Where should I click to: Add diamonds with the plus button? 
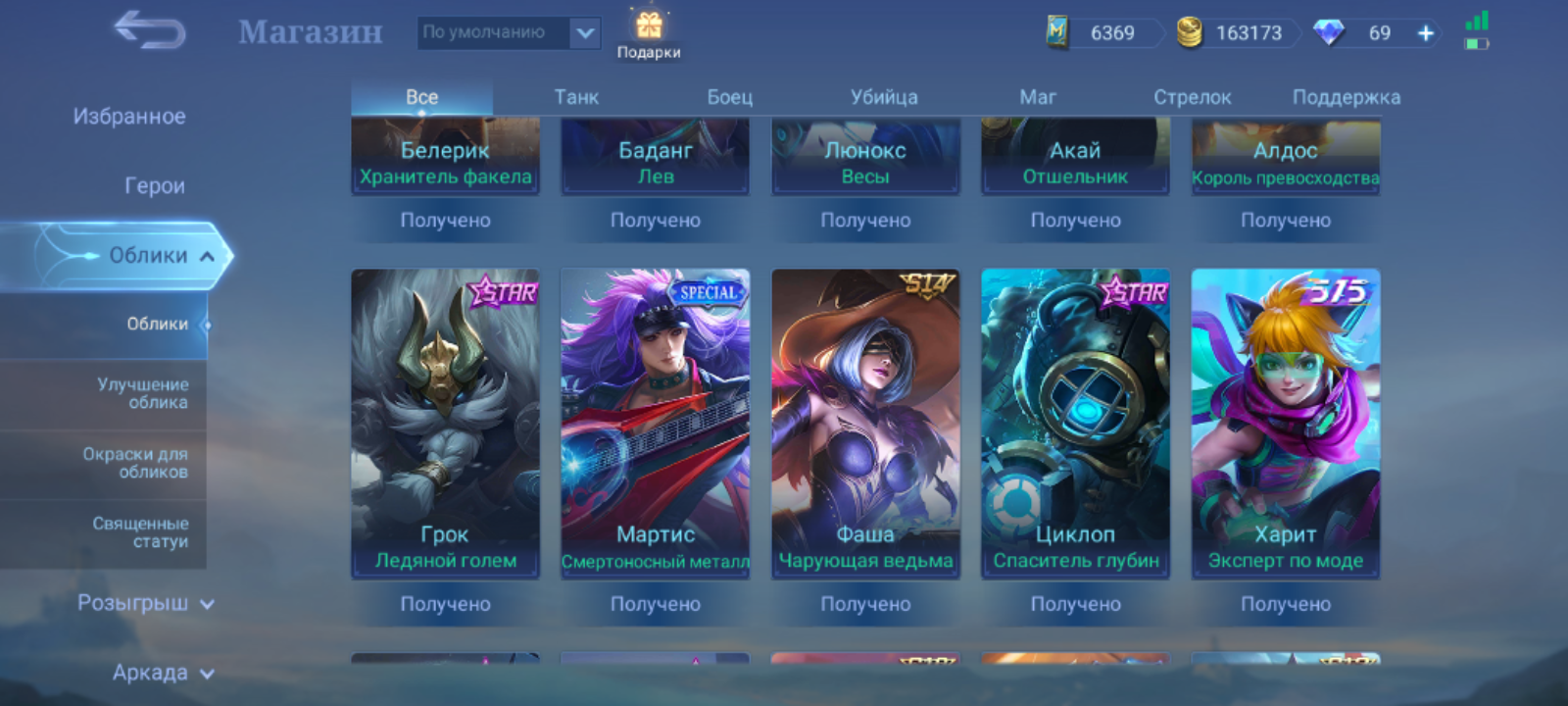point(1426,33)
